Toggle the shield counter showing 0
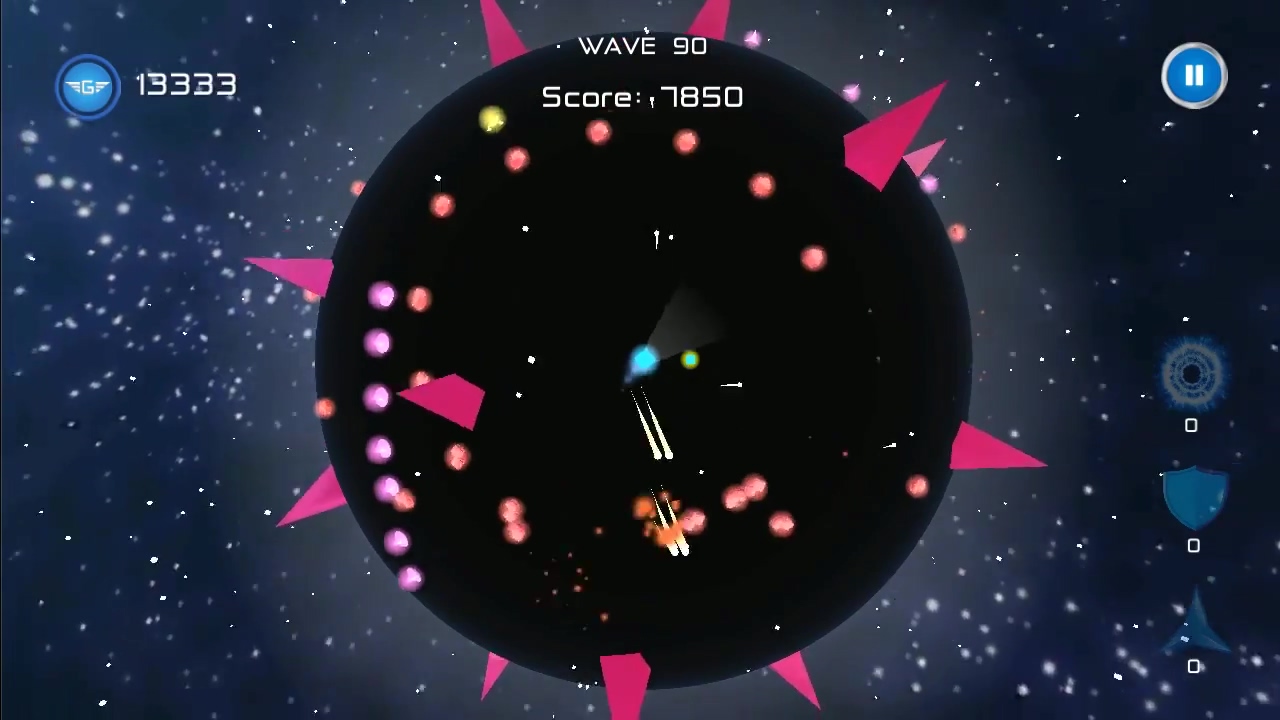Viewport: 1280px width, 720px height. (x=1193, y=546)
